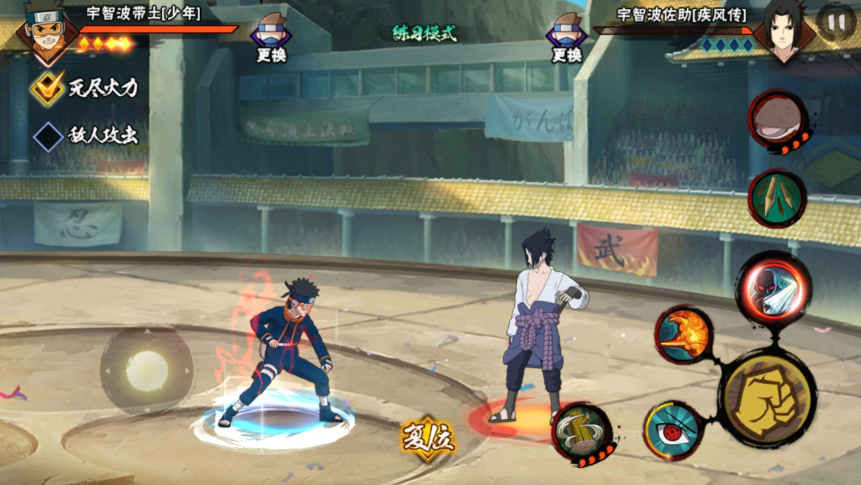The width and height of the screenshot is (861, 485).
Task: Click 更换 beside Sasuke's health bar
Action: click(x=566, y=38)
